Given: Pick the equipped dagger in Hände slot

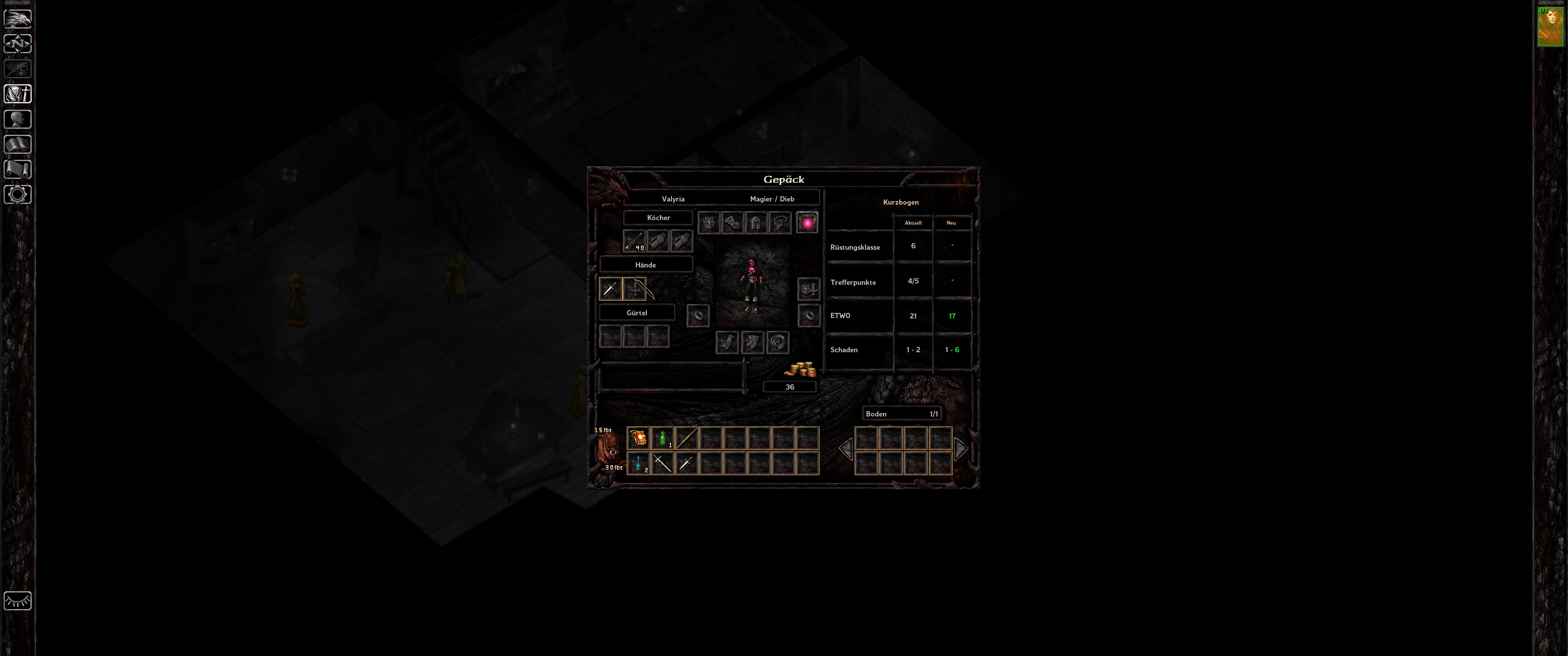Looking at the screenshot, I should click(x=610, y=289).
